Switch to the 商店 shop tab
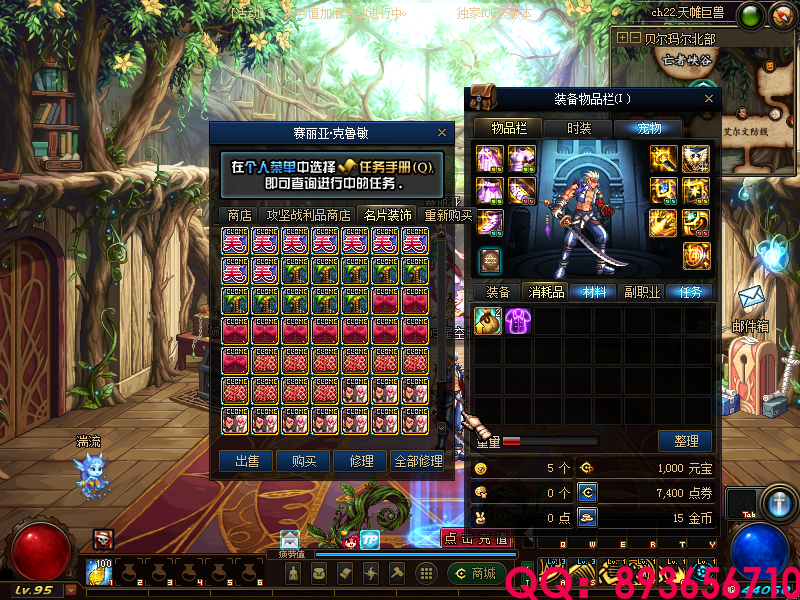The width and height of the screenshot is (800, 600). (239, 215)
